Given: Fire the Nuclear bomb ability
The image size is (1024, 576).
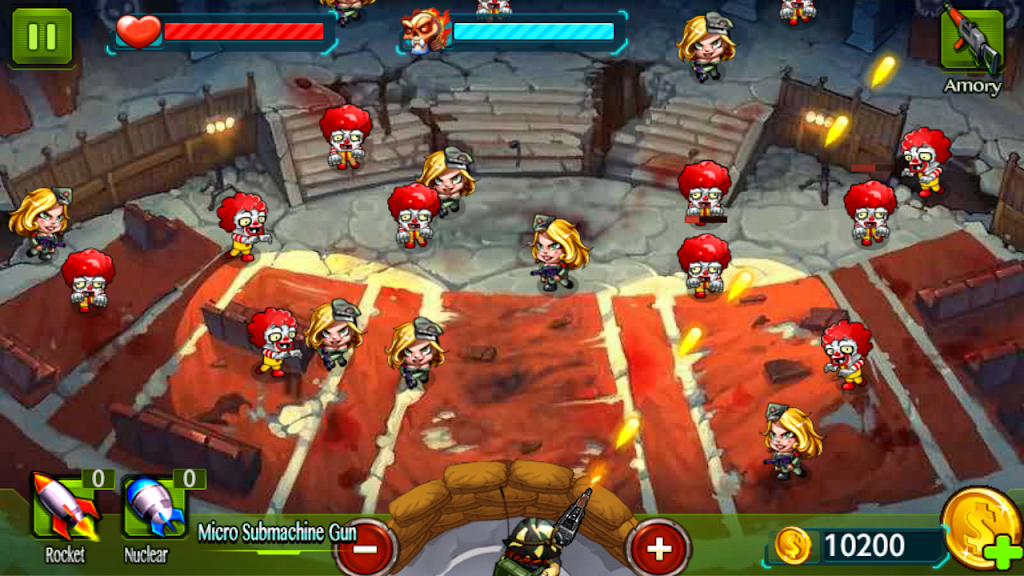Looking at the screenshot, I should pos(155,507).
